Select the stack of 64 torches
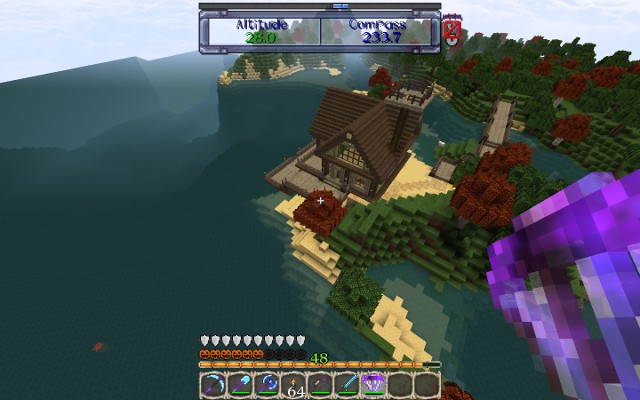The height and width of the screenshot is (400, 640). pyautogui.click(x=294, y=385)
